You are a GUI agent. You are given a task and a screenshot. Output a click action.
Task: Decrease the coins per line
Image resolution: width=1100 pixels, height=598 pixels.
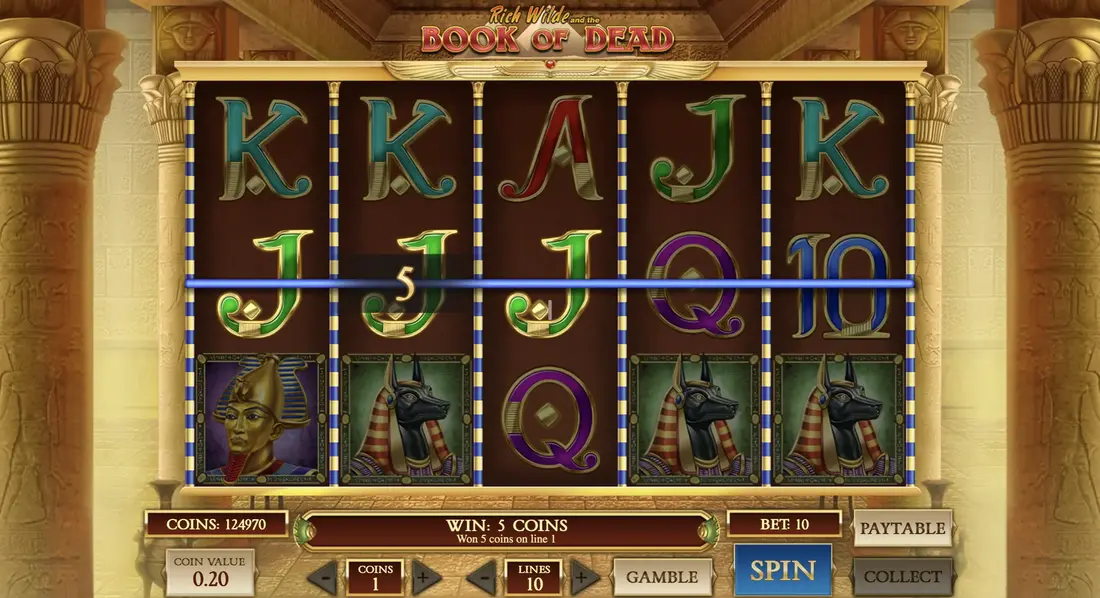pyautogui.click(x=322, y=577)
